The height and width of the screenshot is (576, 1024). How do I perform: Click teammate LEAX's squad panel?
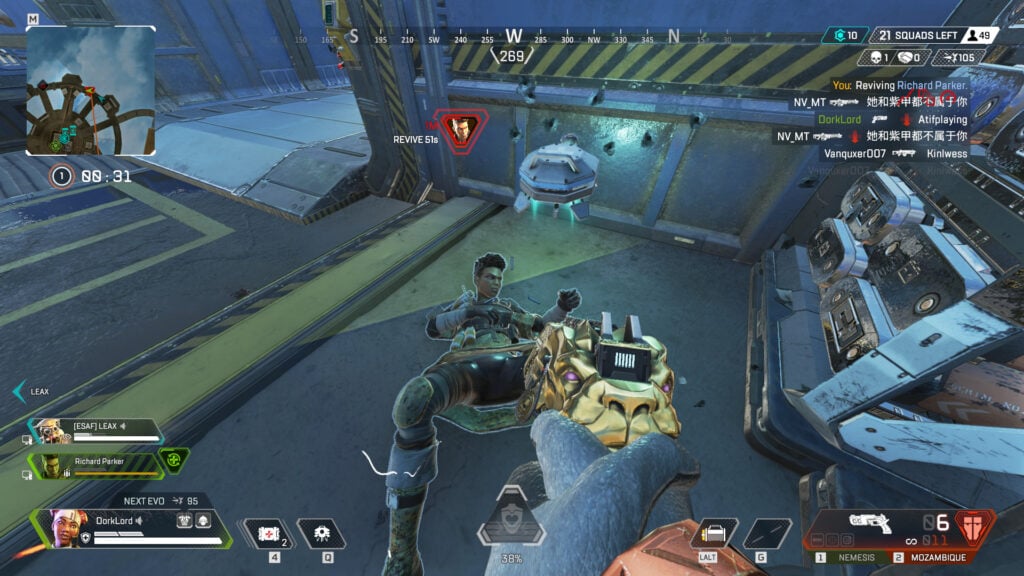[x=96, y=432]
